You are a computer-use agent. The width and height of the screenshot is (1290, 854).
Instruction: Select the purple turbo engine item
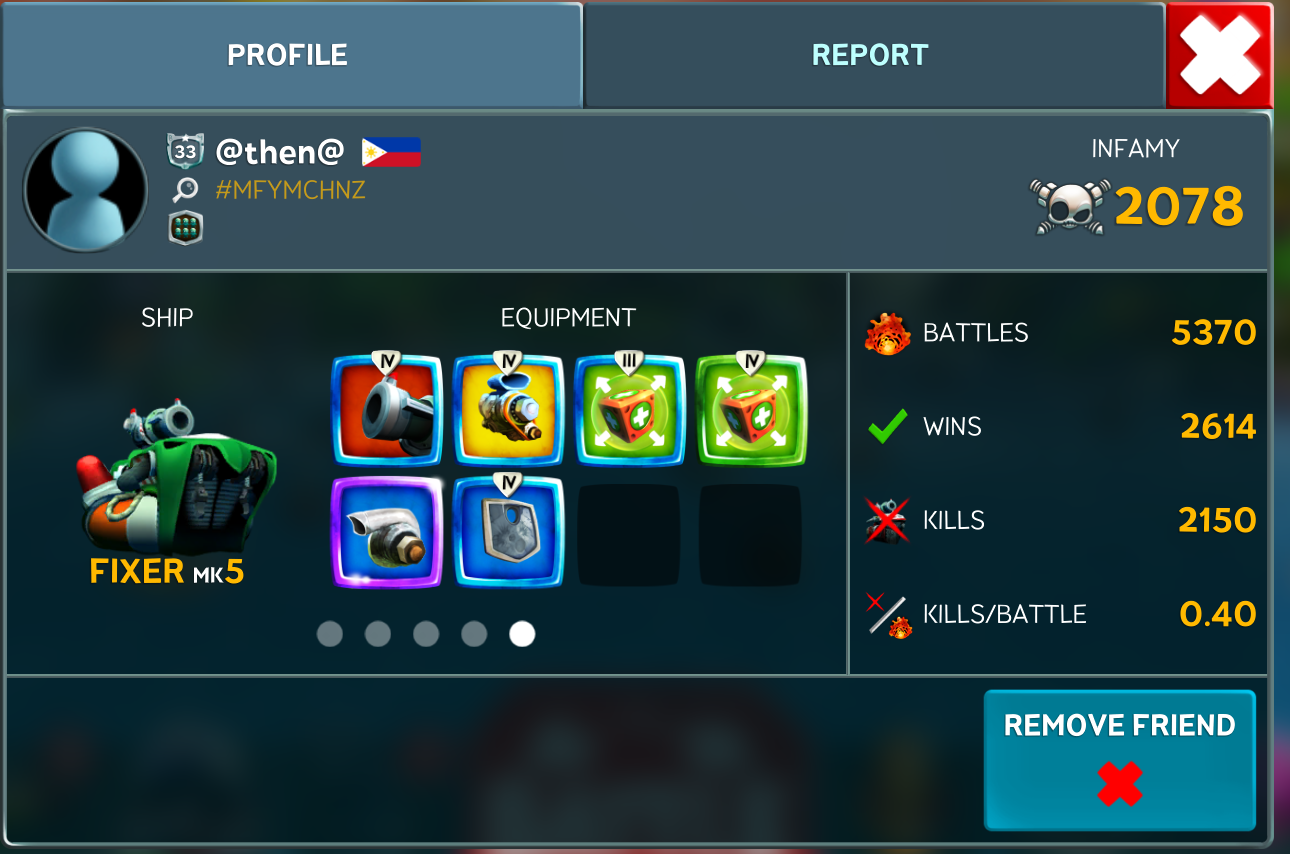tap(387, 532)
